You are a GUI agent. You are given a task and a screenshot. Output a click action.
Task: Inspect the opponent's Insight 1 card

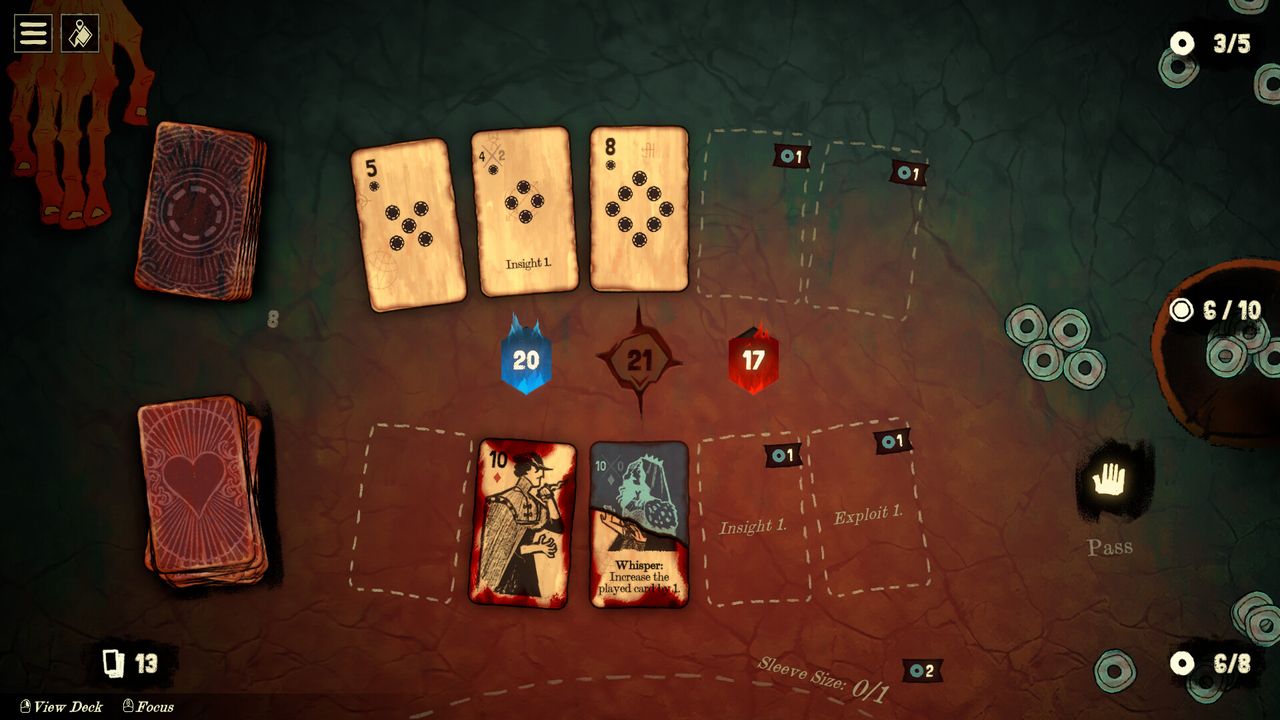tap(524, 211)
